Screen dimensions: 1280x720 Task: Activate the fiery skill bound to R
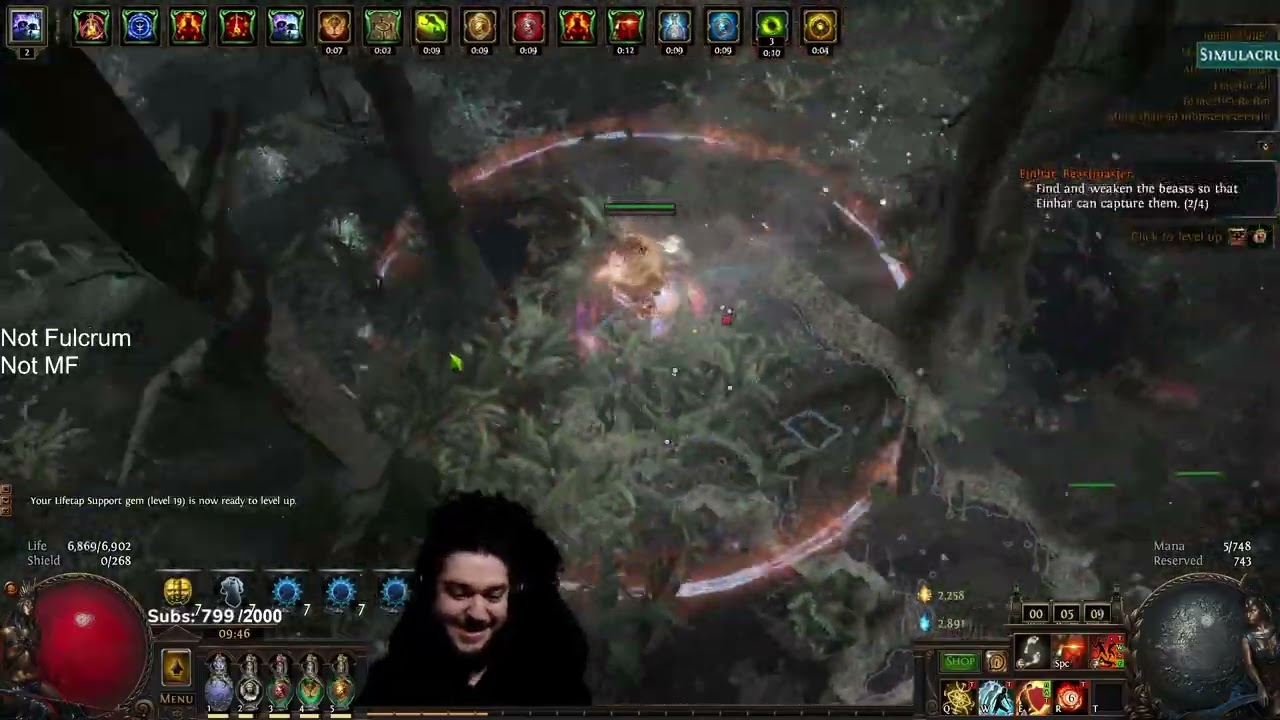pos(1070,698)
